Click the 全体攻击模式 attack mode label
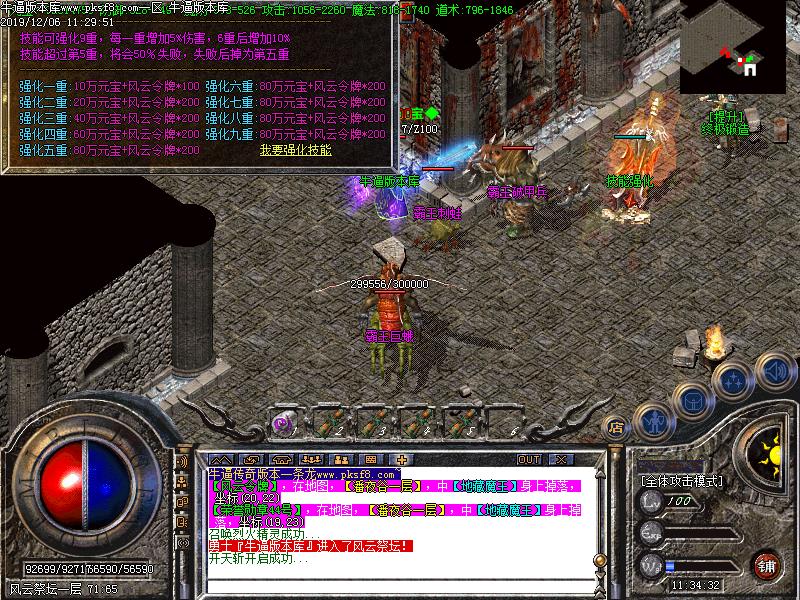Image resolution: width=800 pixels, height=600 pixels. click(682, 481)
